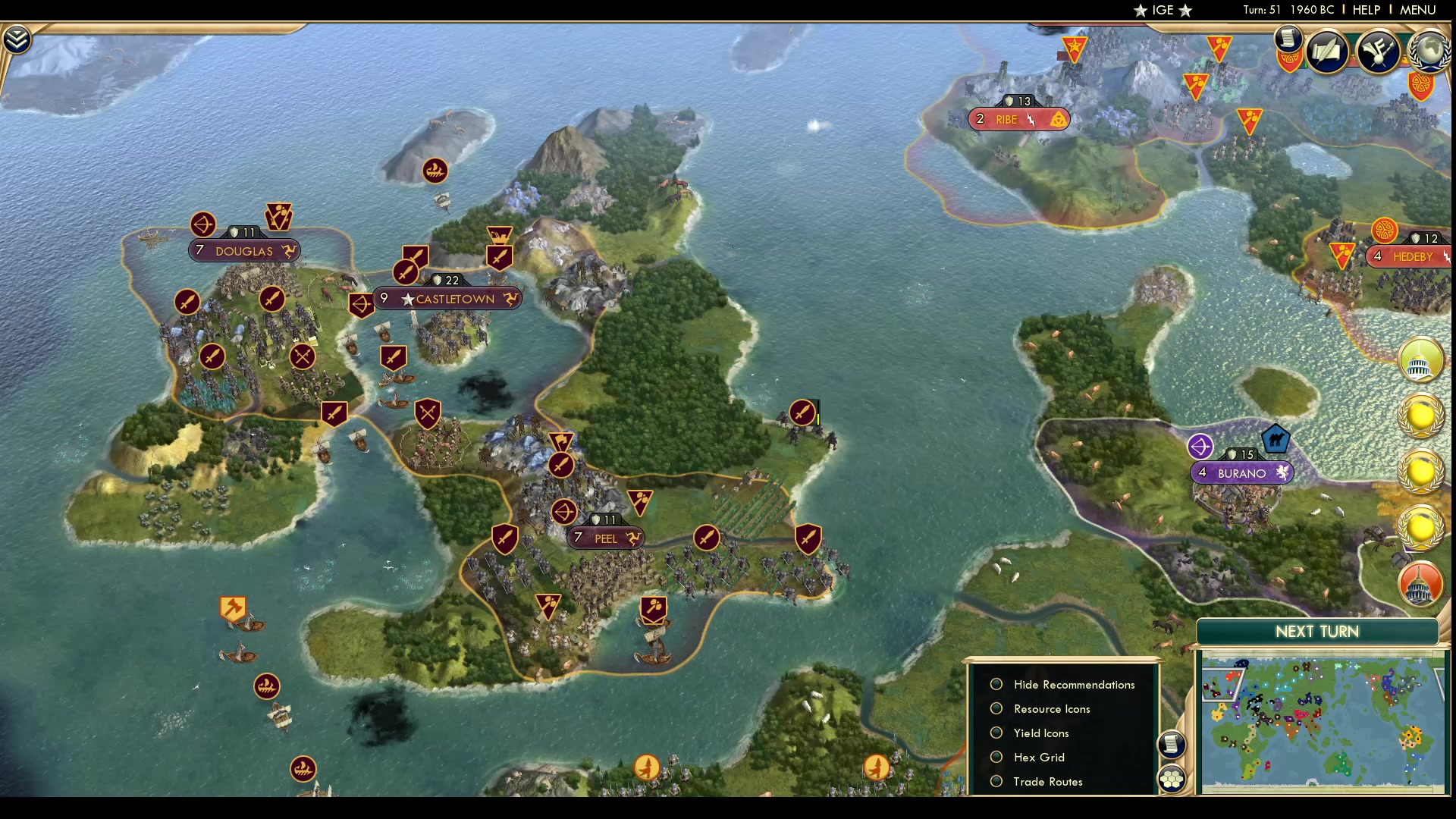
Task: Click the music note culture icon top-right
Action: (1379, 52)
